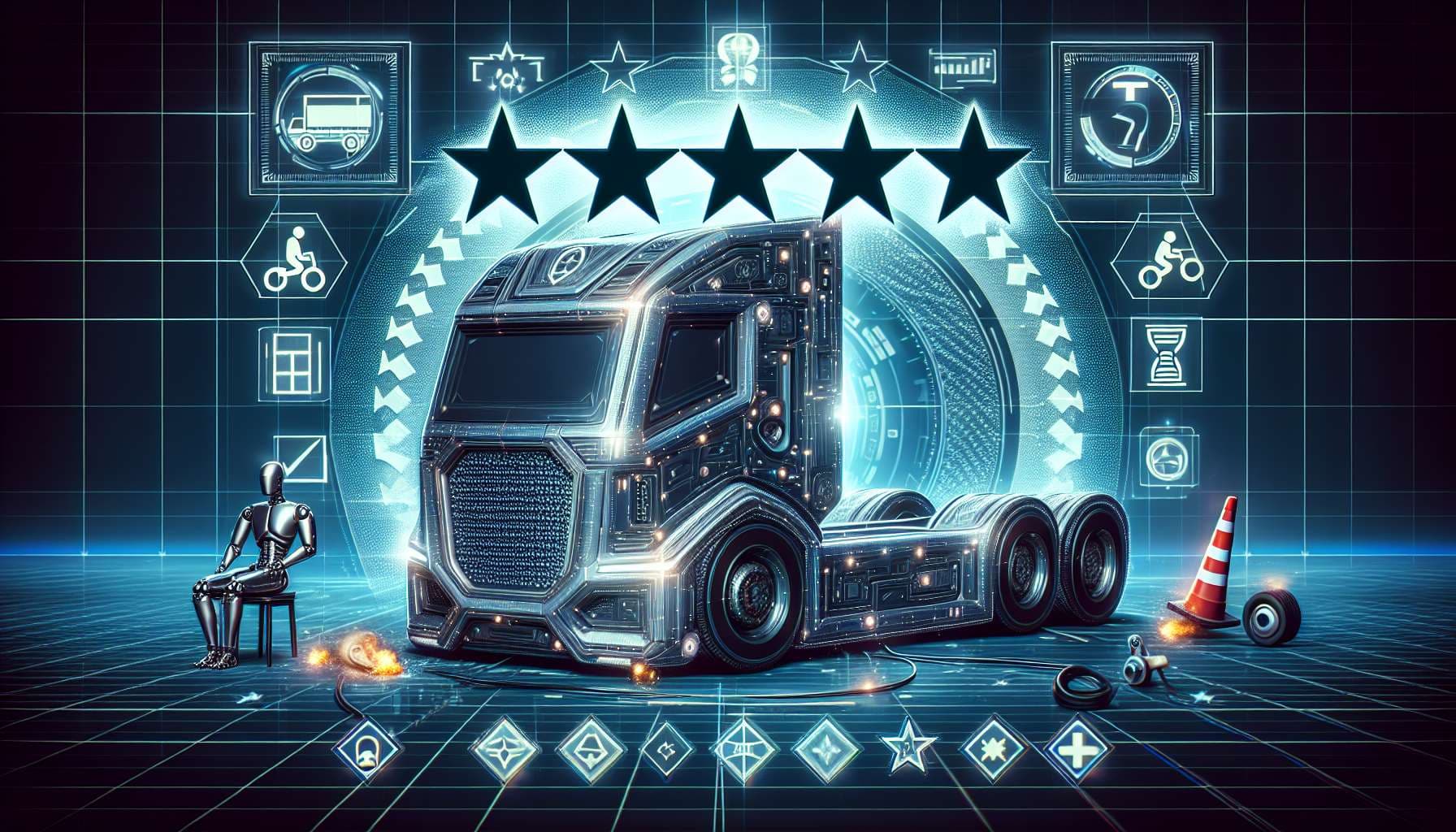The image size is (1456, 832).
Task: Choose the plus sign diamond icon
Action: [x=1076, y=747]
